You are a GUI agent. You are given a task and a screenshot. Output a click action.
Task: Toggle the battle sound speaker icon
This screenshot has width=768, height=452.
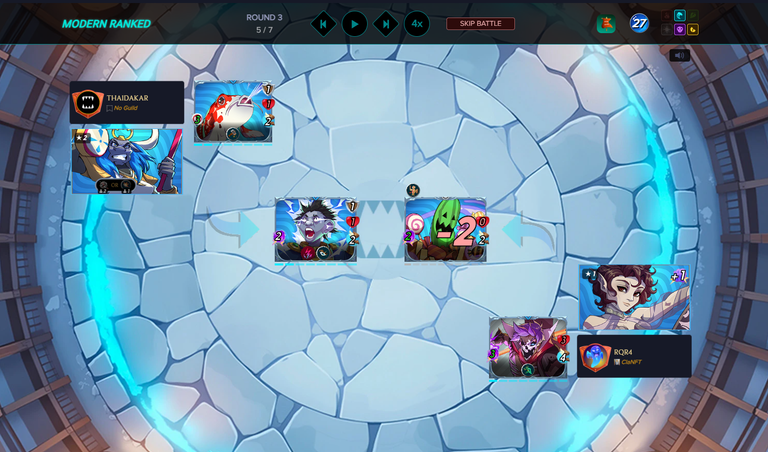point(679,55)
